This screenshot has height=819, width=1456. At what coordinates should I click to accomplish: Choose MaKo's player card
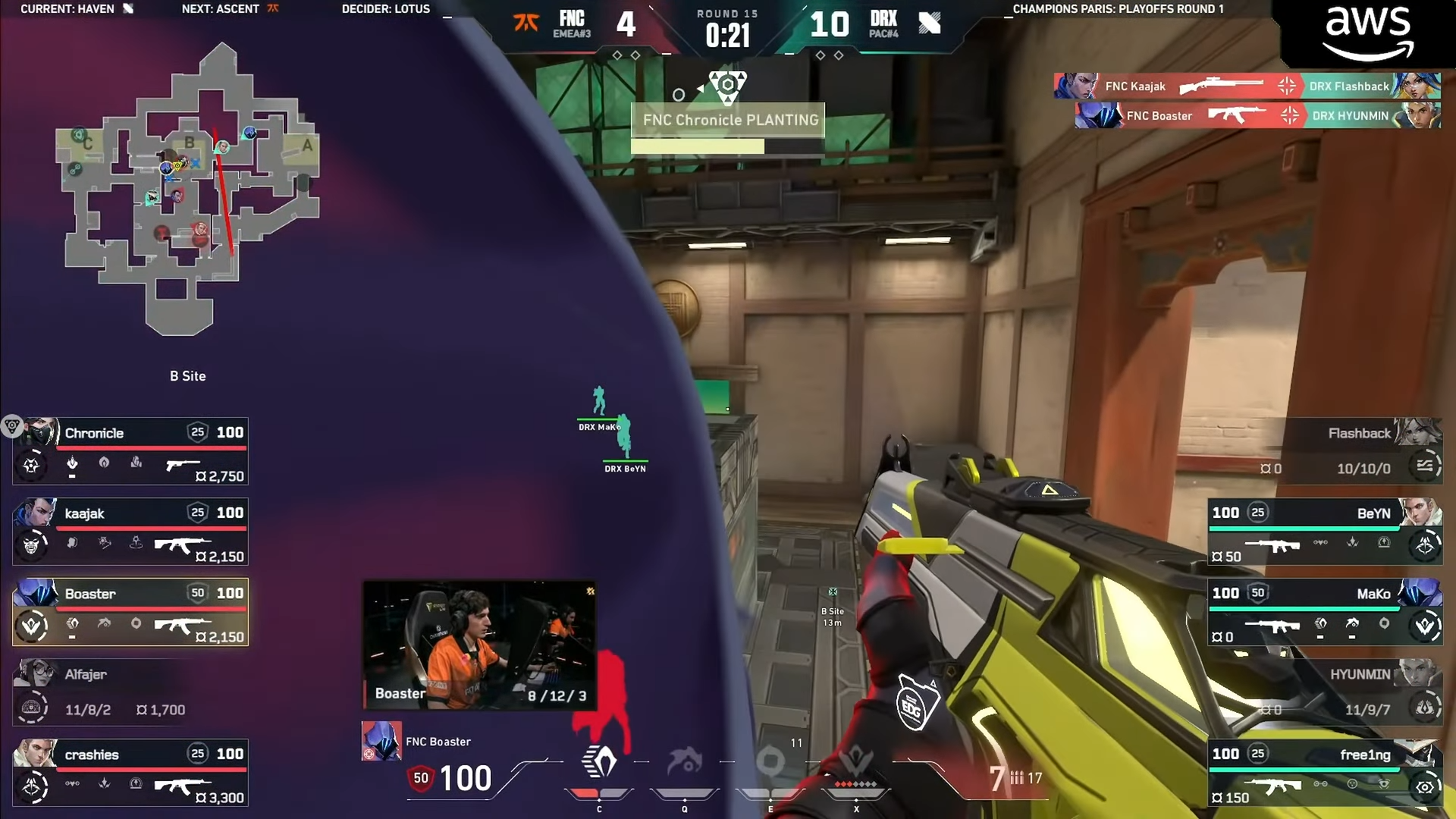click(x=1326, y=613)
